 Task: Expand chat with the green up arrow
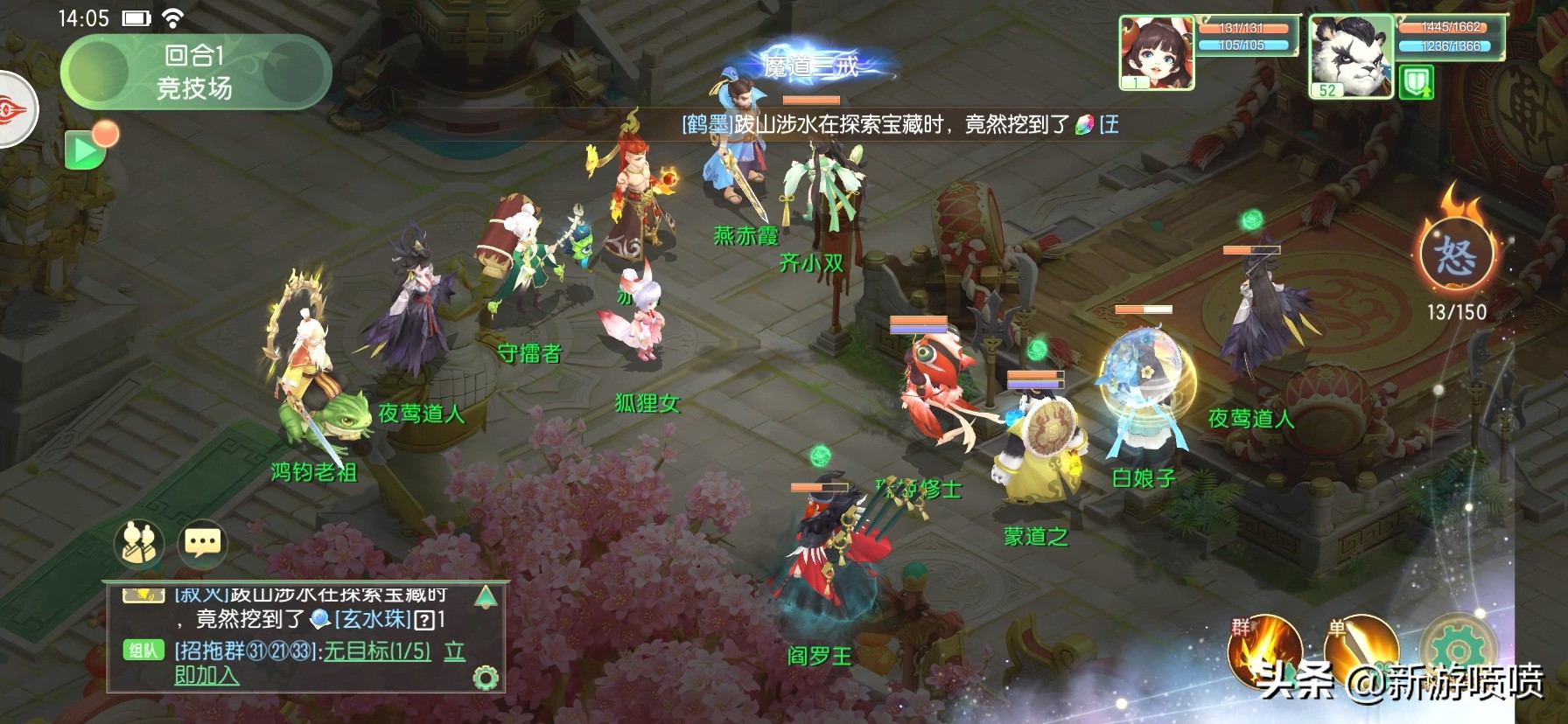486,597
